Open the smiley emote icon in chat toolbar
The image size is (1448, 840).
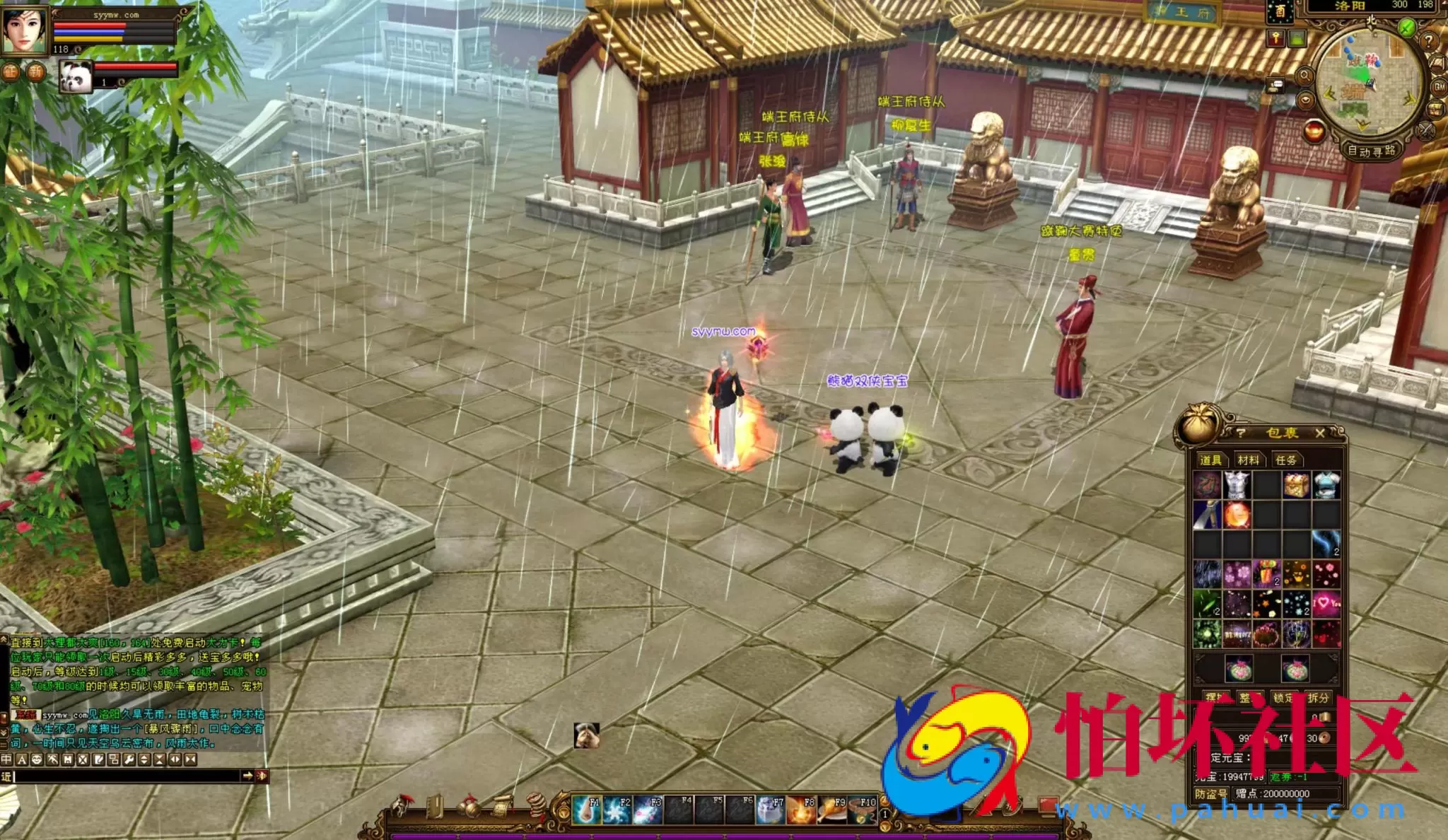(x=36, y=759)
